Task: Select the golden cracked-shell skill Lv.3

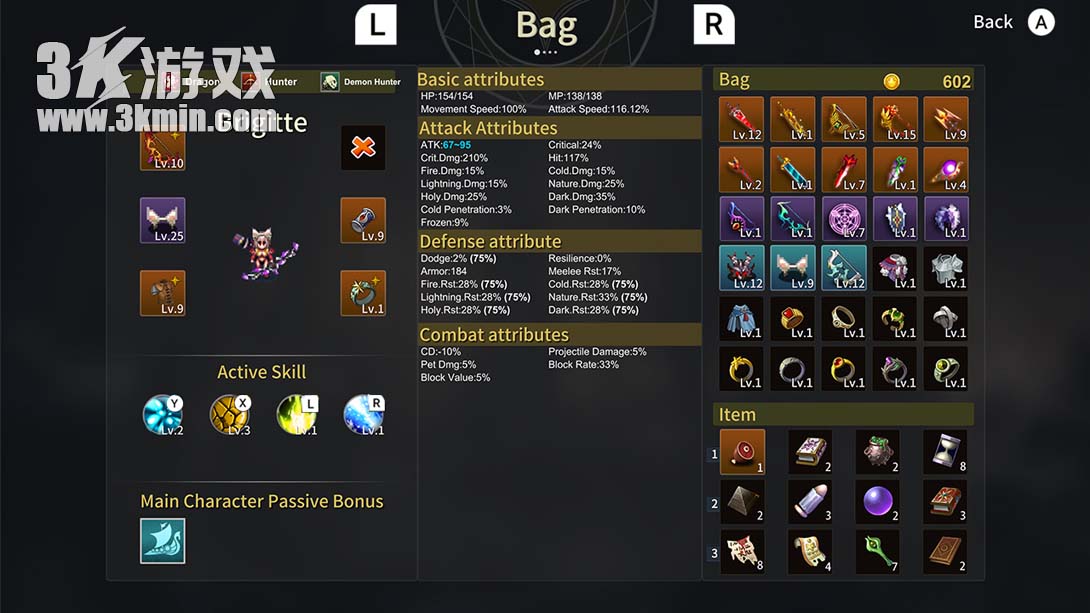Action: coord(230,414)
